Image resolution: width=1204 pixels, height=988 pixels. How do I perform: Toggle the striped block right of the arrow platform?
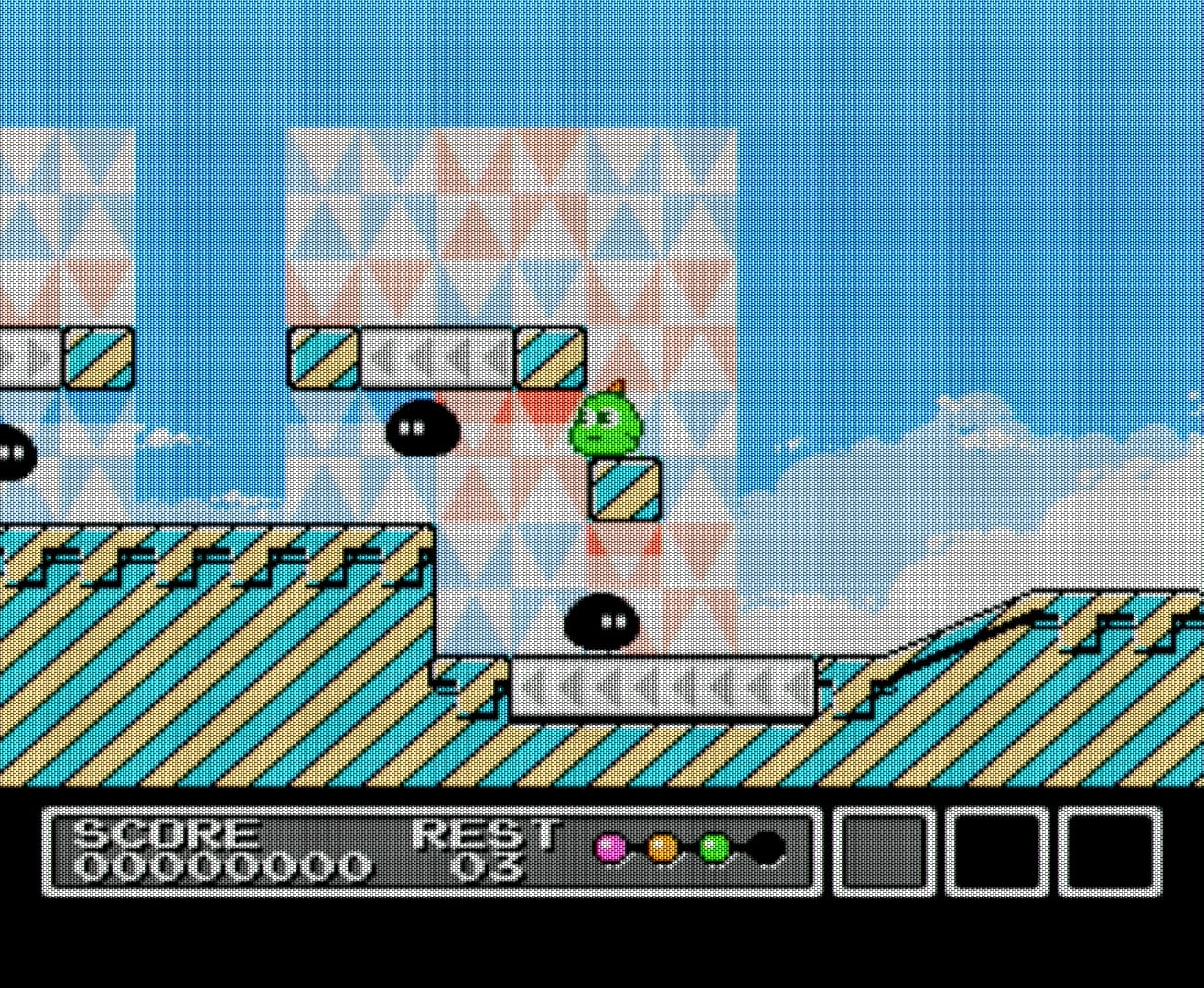tap(550, 357)
